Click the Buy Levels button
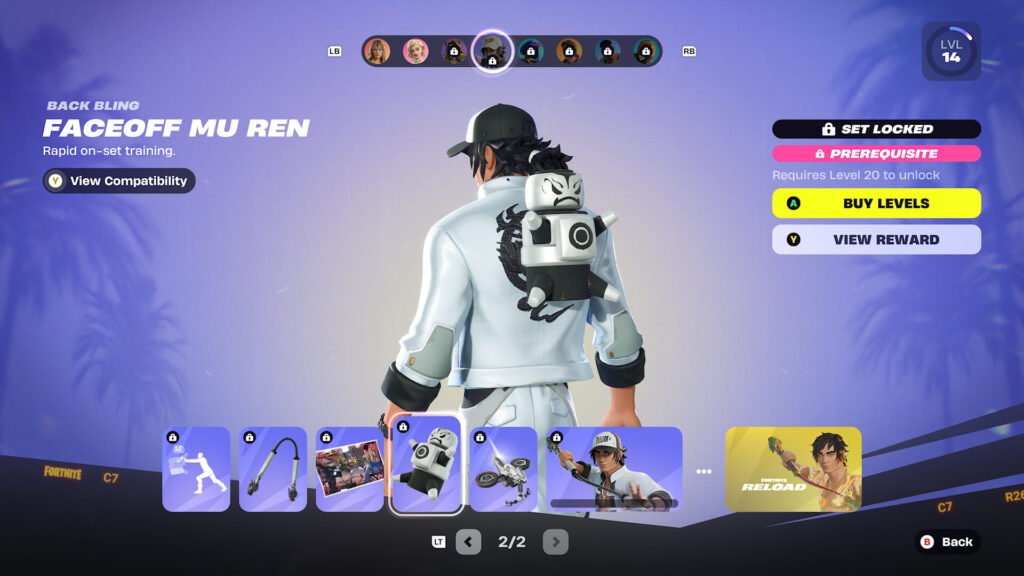The image size is (1024, 576). pos(876,203)
